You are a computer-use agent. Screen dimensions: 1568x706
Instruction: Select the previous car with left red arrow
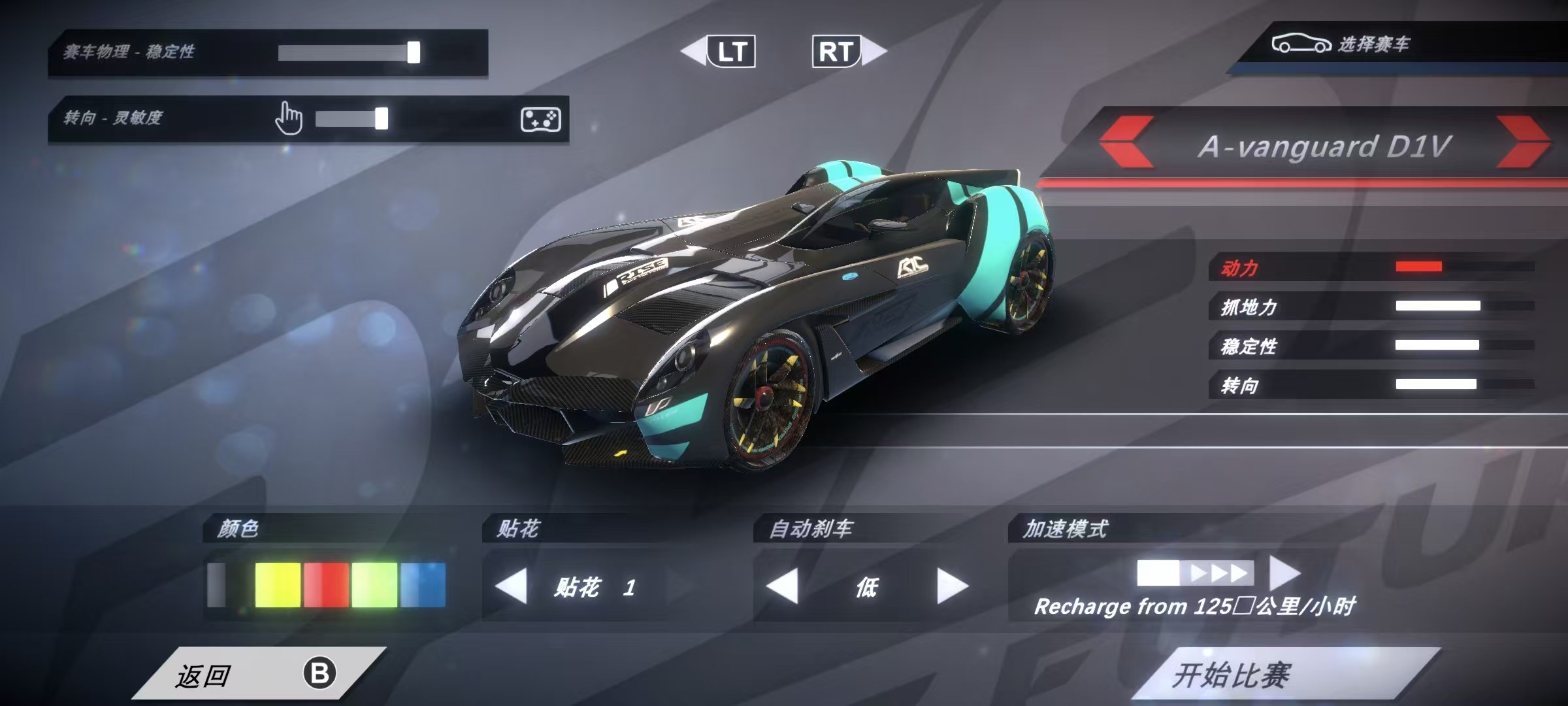1126,142
